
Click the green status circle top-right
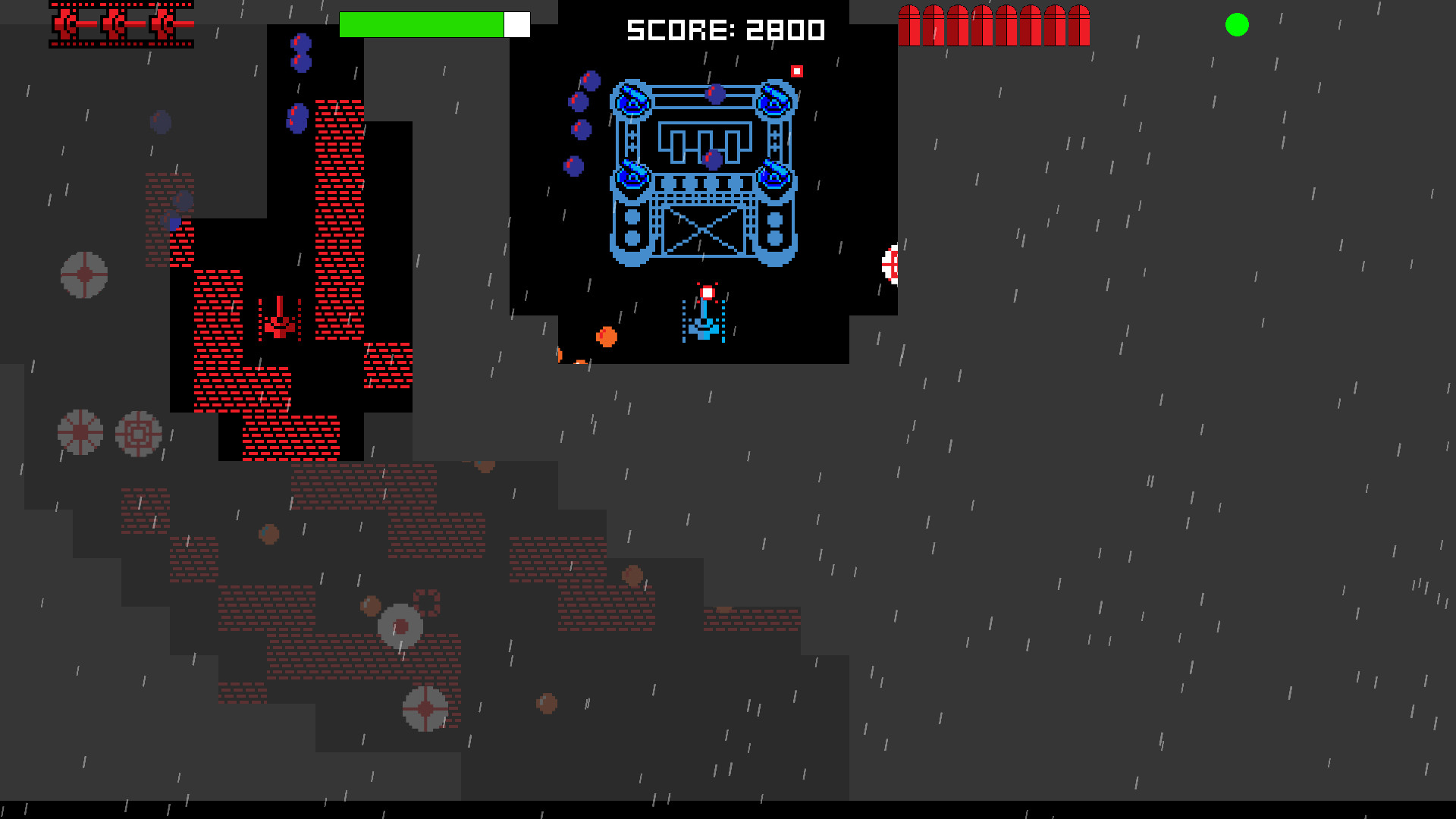pos(1238,25)
